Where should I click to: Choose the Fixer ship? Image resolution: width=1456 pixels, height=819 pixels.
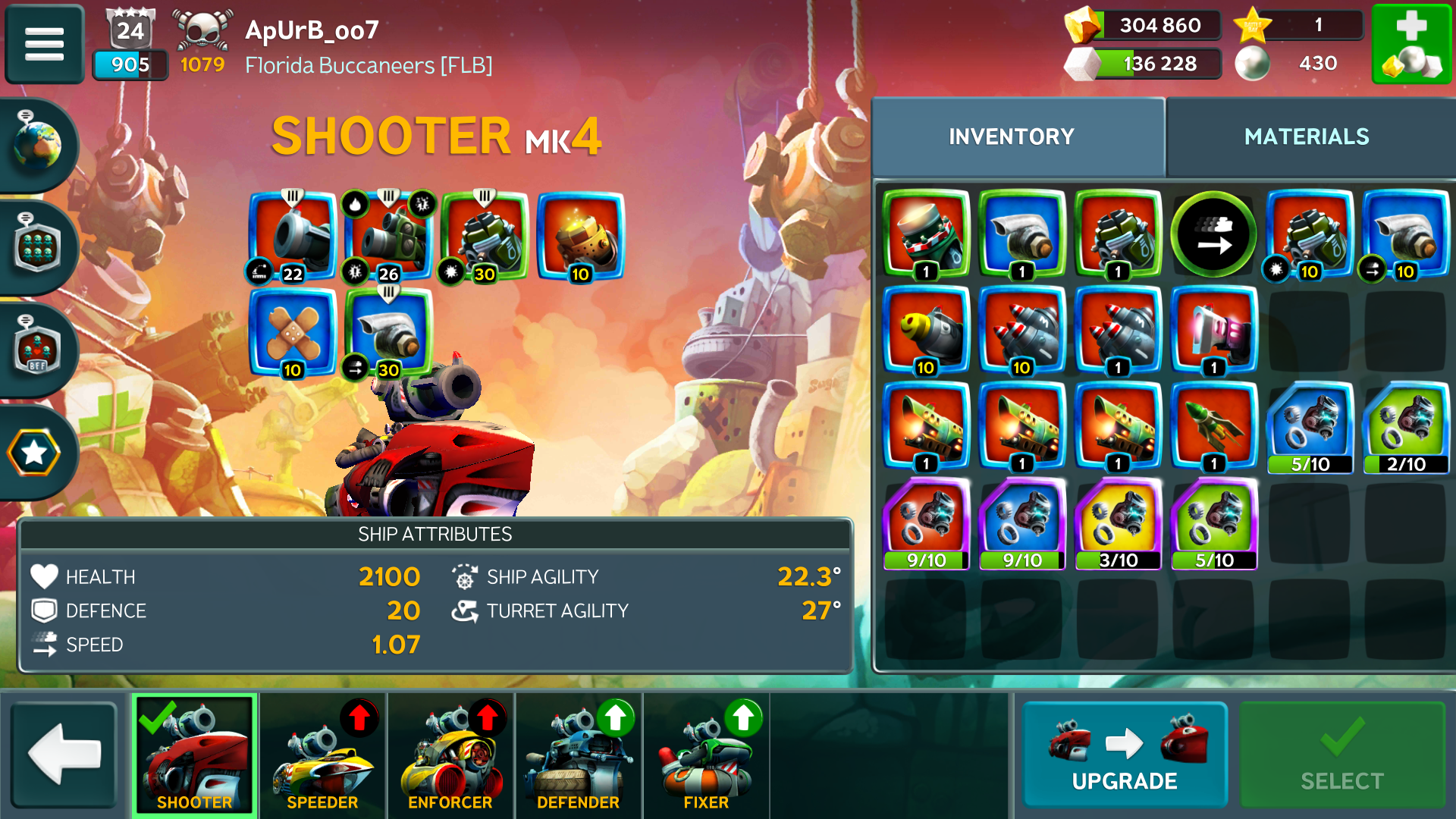point(705,755)
